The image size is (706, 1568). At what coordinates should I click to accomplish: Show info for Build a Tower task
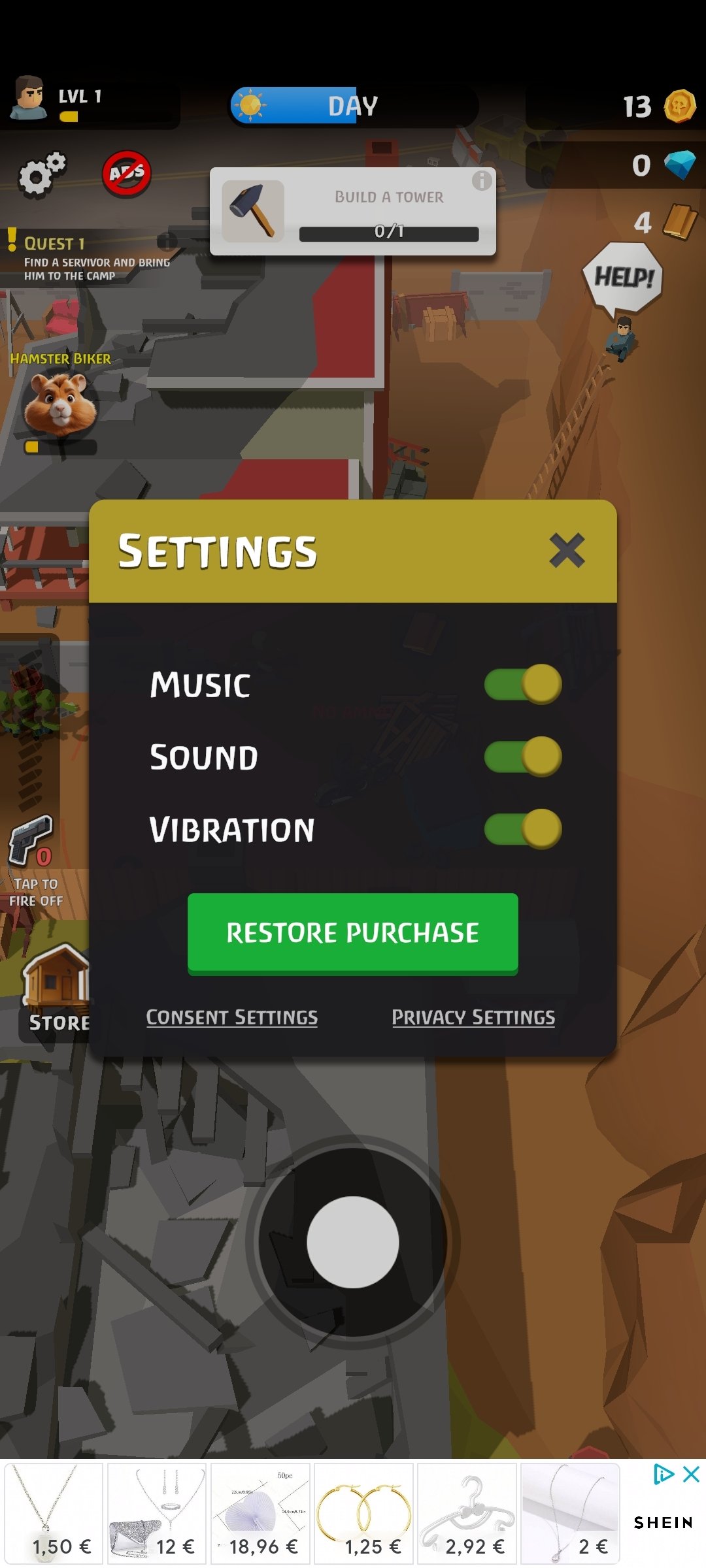tap(482, 180)
